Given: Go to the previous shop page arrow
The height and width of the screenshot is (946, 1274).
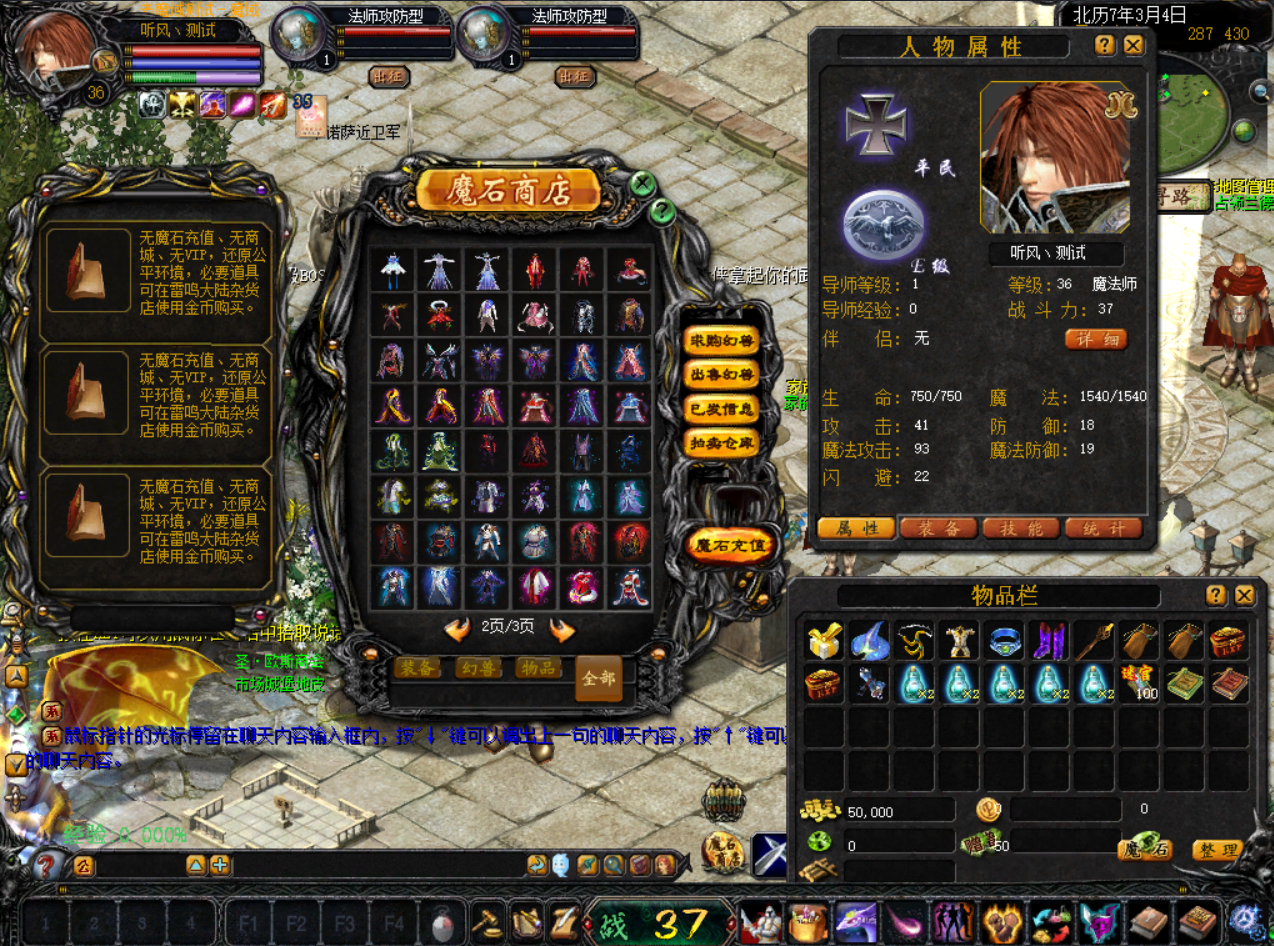Looking at the screenshot, I should pos(457,629).
